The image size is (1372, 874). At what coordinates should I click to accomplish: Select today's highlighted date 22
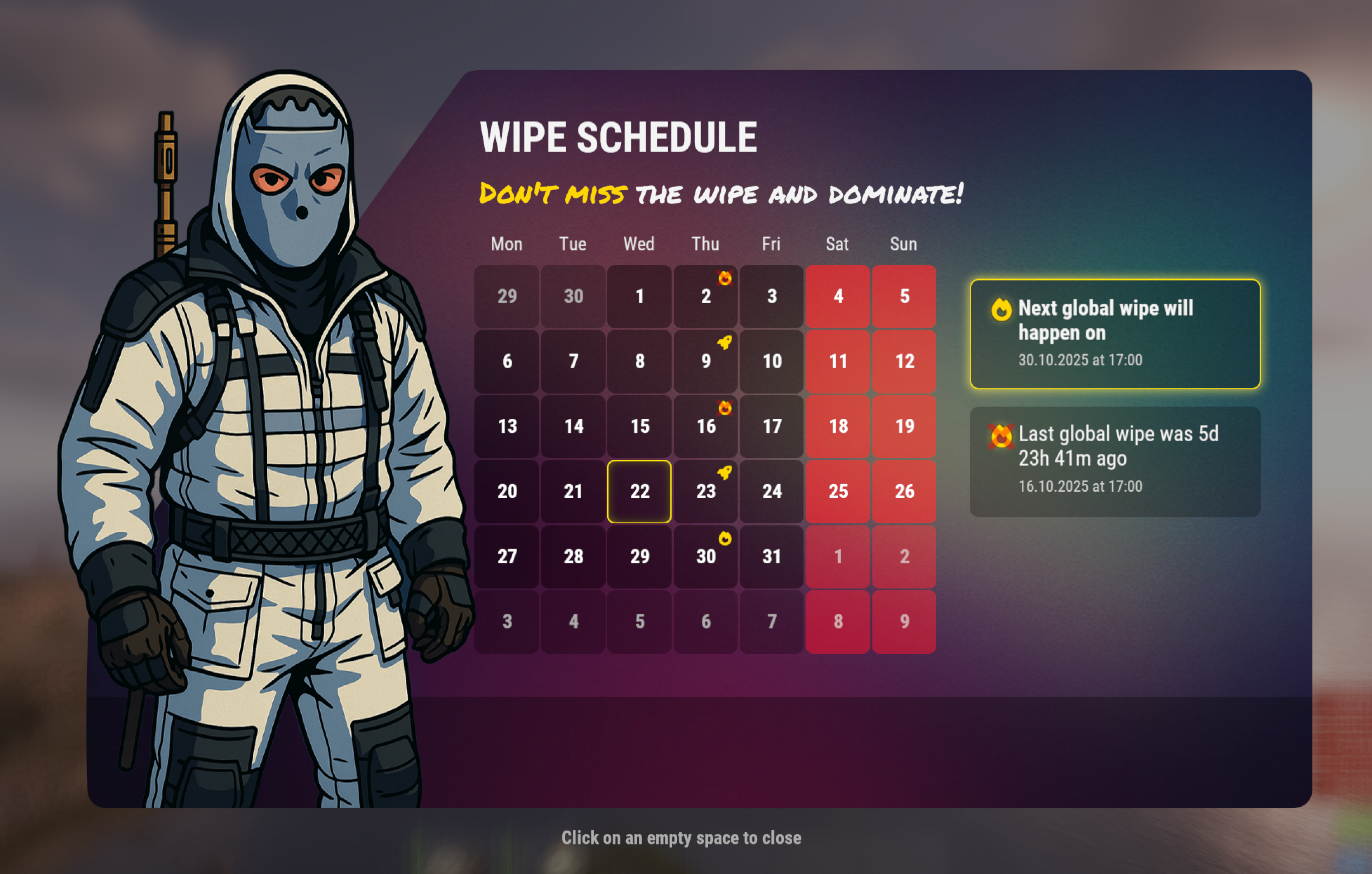639,491
